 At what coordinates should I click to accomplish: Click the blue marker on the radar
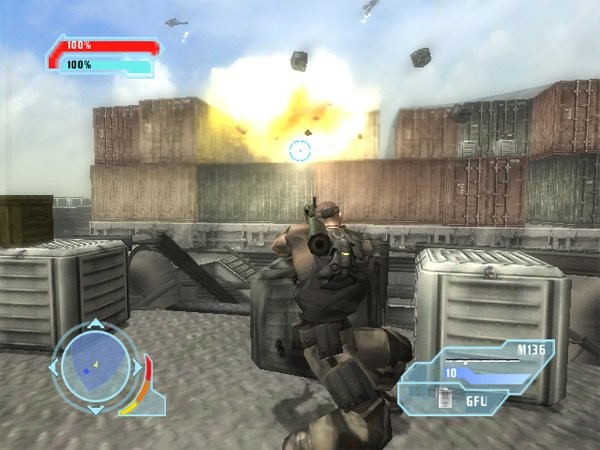coord(86,372)
